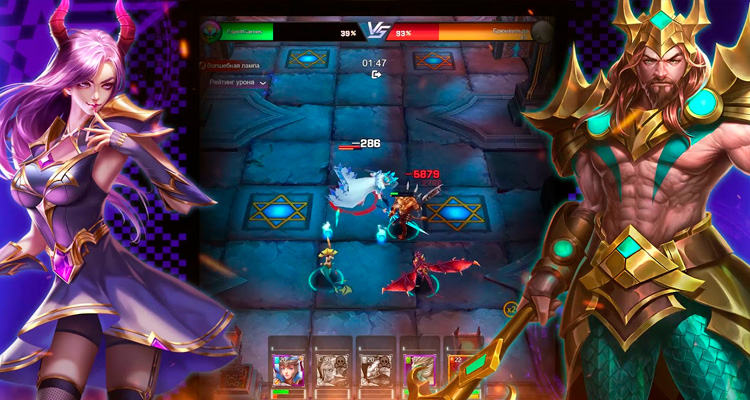This screenshot has height=400, width=750.
Task: Toggle the x2 battle speed button
Action: click(512, 310)
